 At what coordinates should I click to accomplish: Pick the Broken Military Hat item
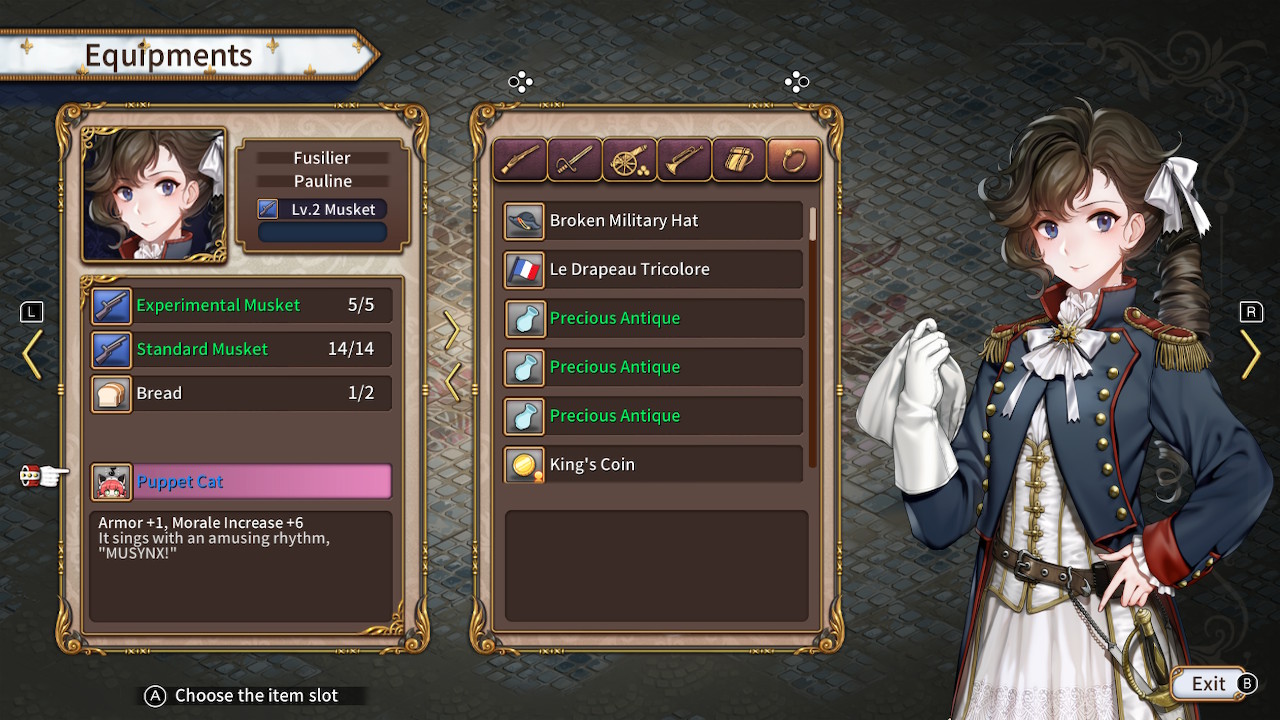653,221
